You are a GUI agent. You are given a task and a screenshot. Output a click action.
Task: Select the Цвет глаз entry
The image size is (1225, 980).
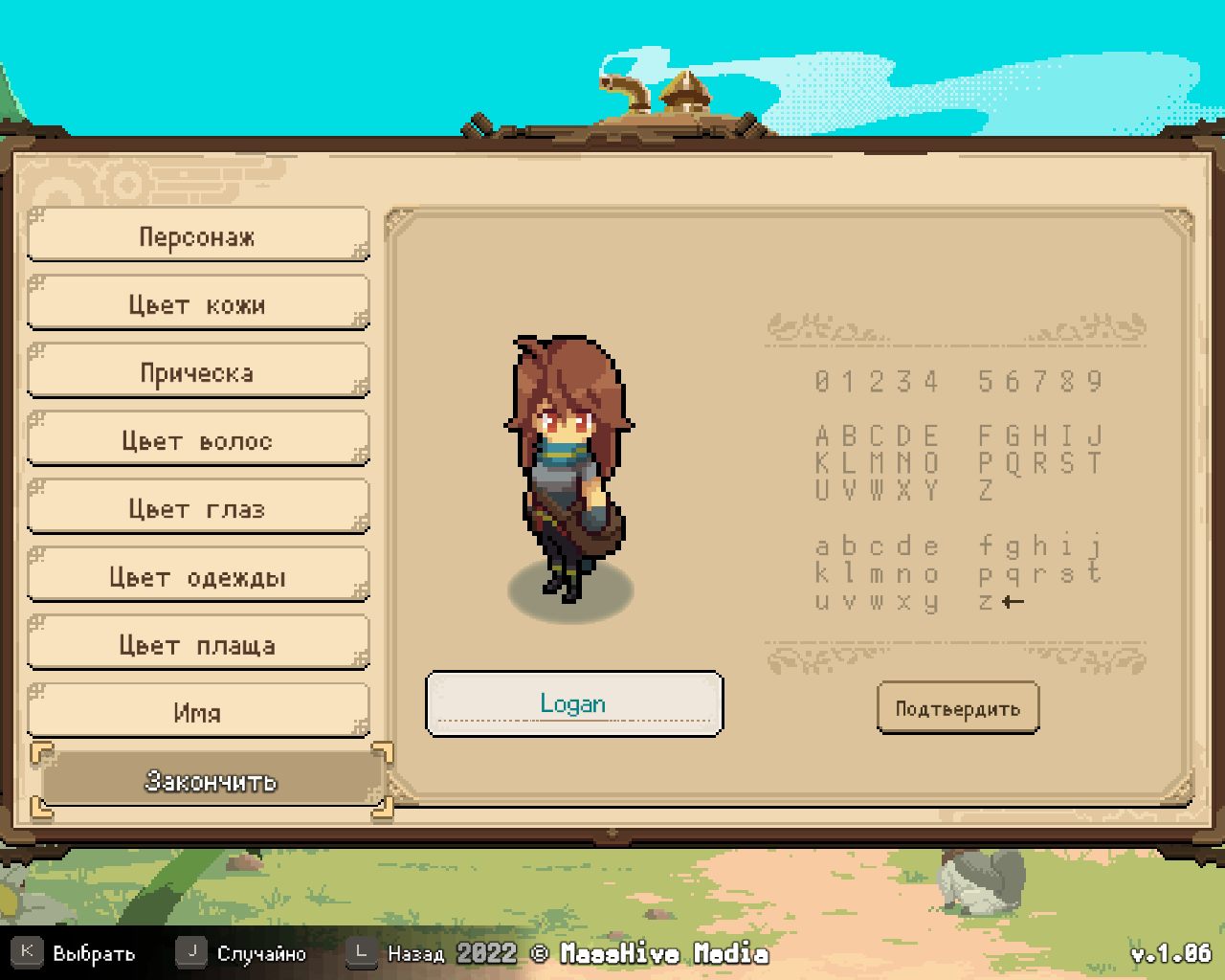pos(197,507)
